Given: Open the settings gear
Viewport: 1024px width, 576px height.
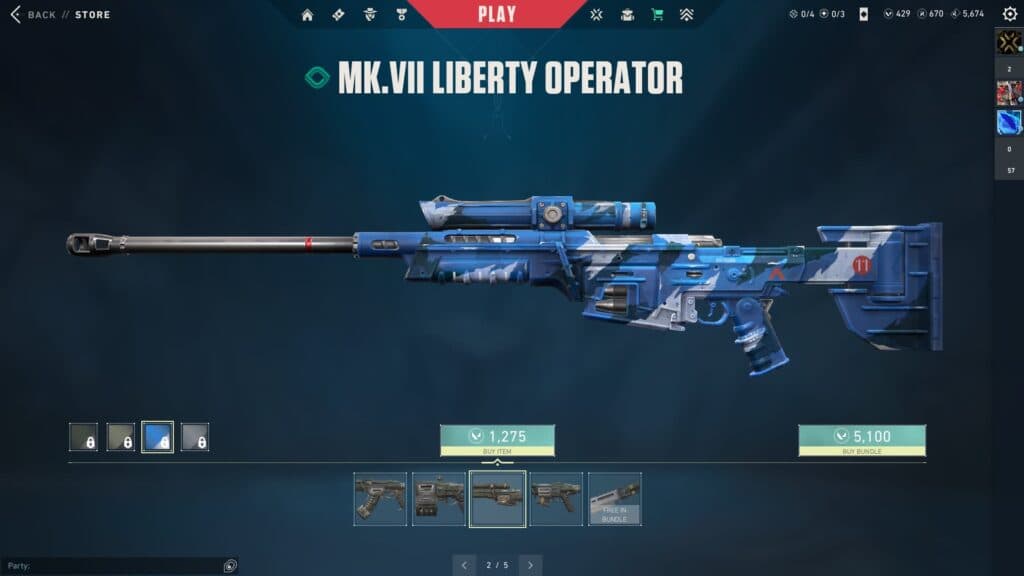Looking at the screenshot, I should click(1009, 14).
